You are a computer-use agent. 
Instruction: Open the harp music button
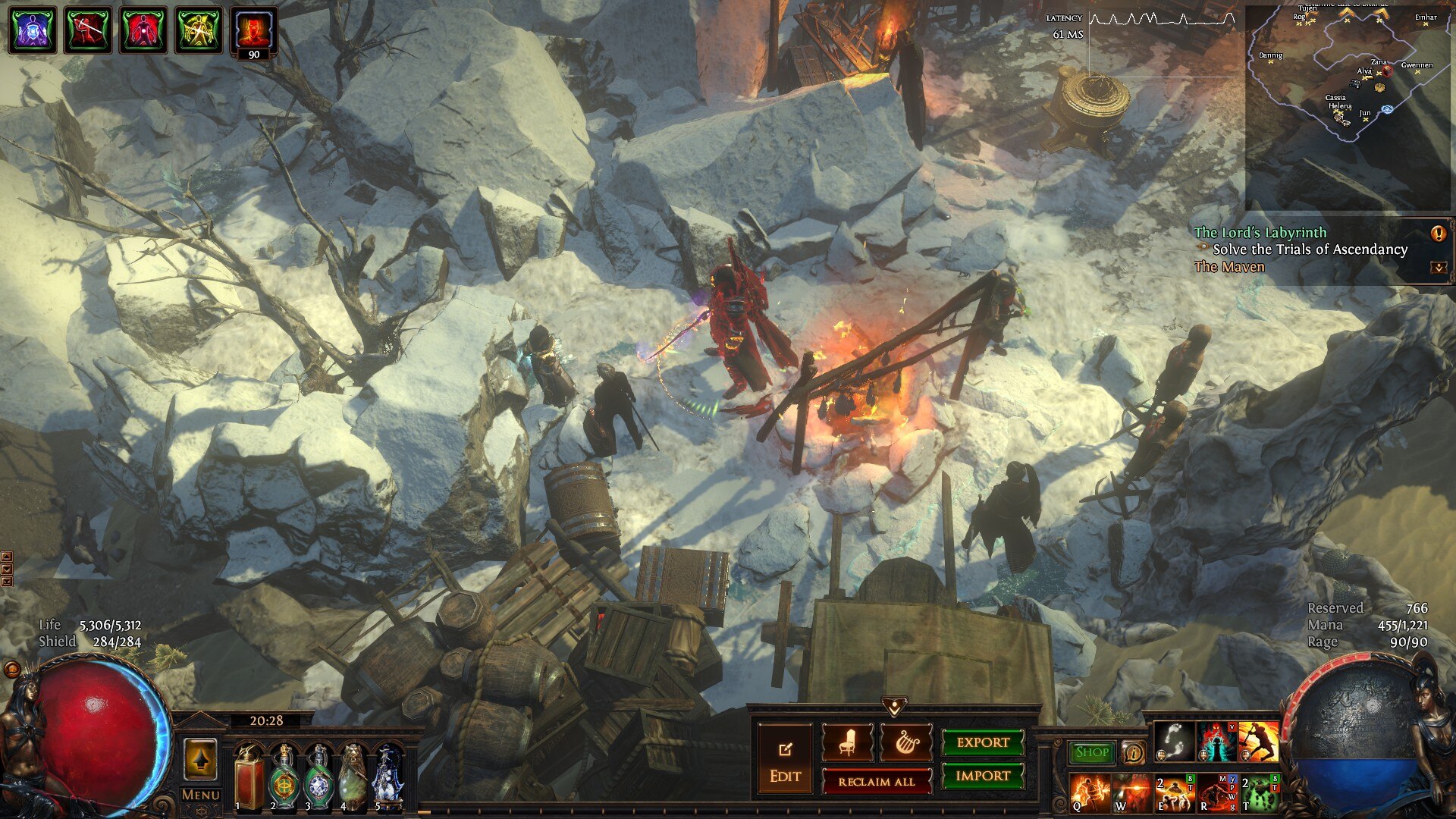pyautogui.click(x=905, y=742)
